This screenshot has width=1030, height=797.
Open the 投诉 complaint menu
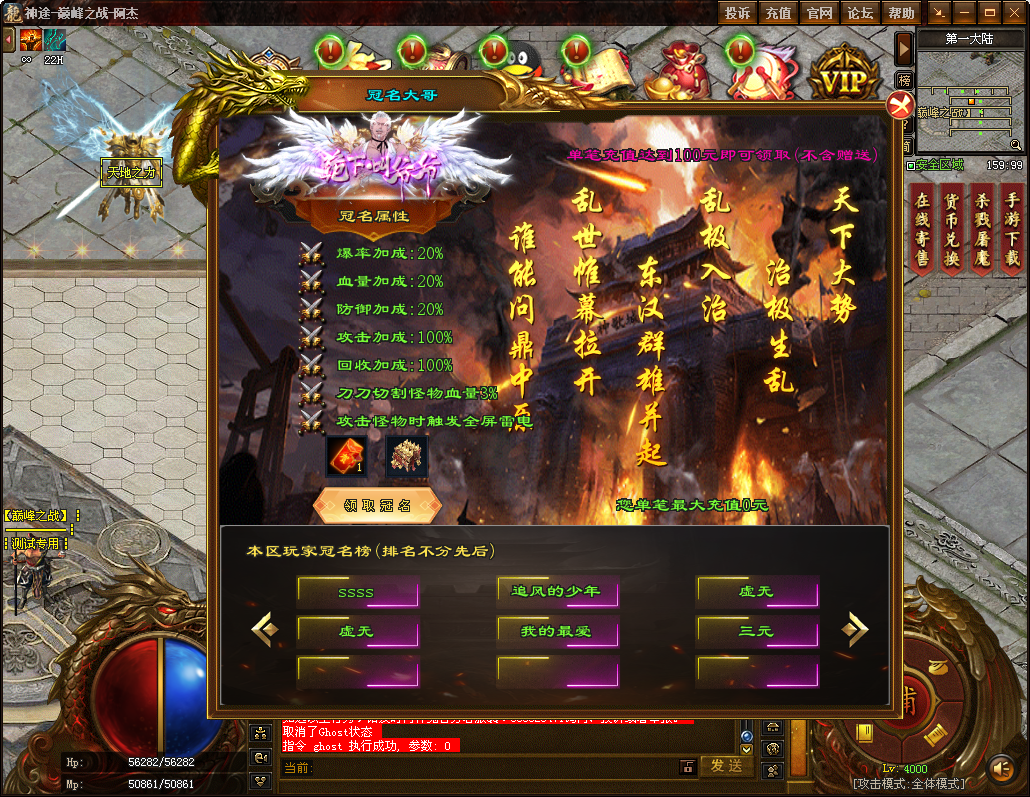coord(738,13)
